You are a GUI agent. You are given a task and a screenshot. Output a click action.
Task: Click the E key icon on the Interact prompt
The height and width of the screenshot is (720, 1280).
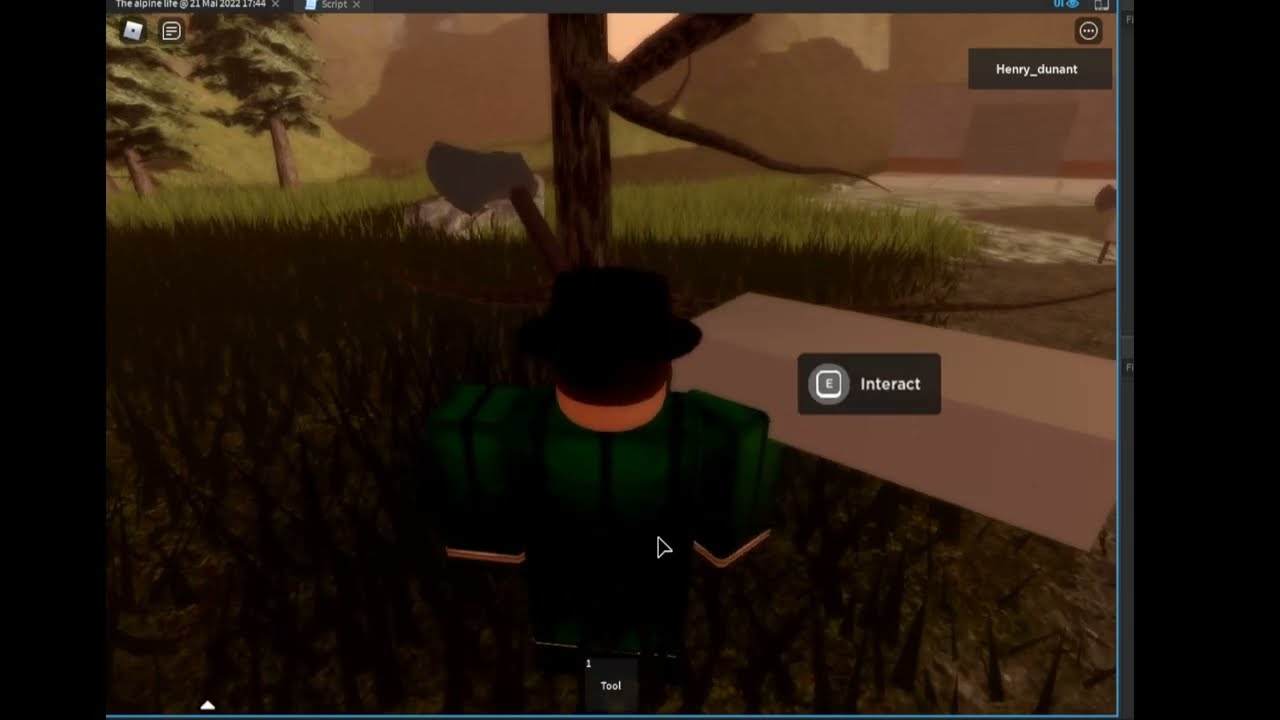tap(828, 383)
